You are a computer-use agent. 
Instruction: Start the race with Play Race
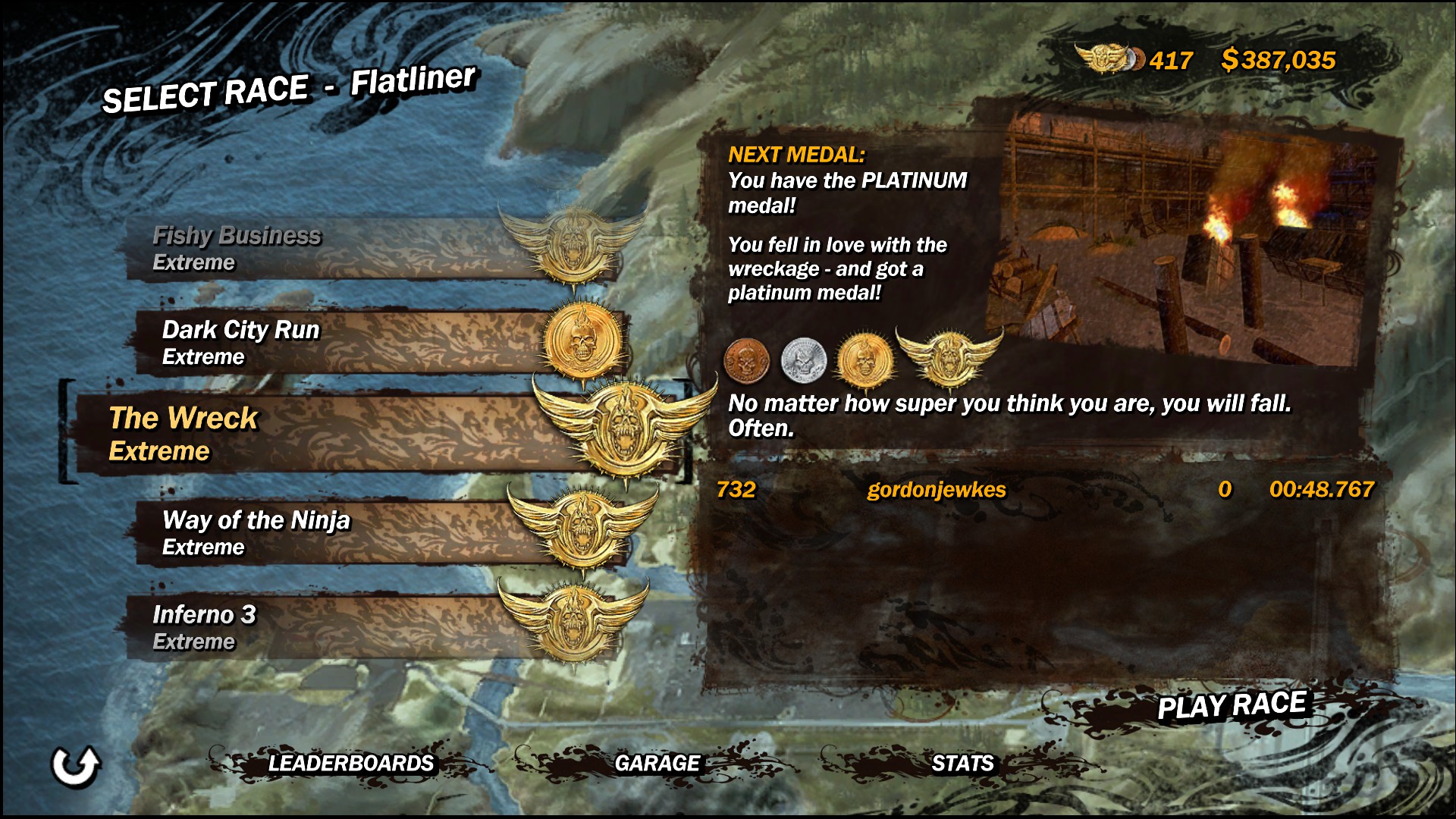[1232, 705]
